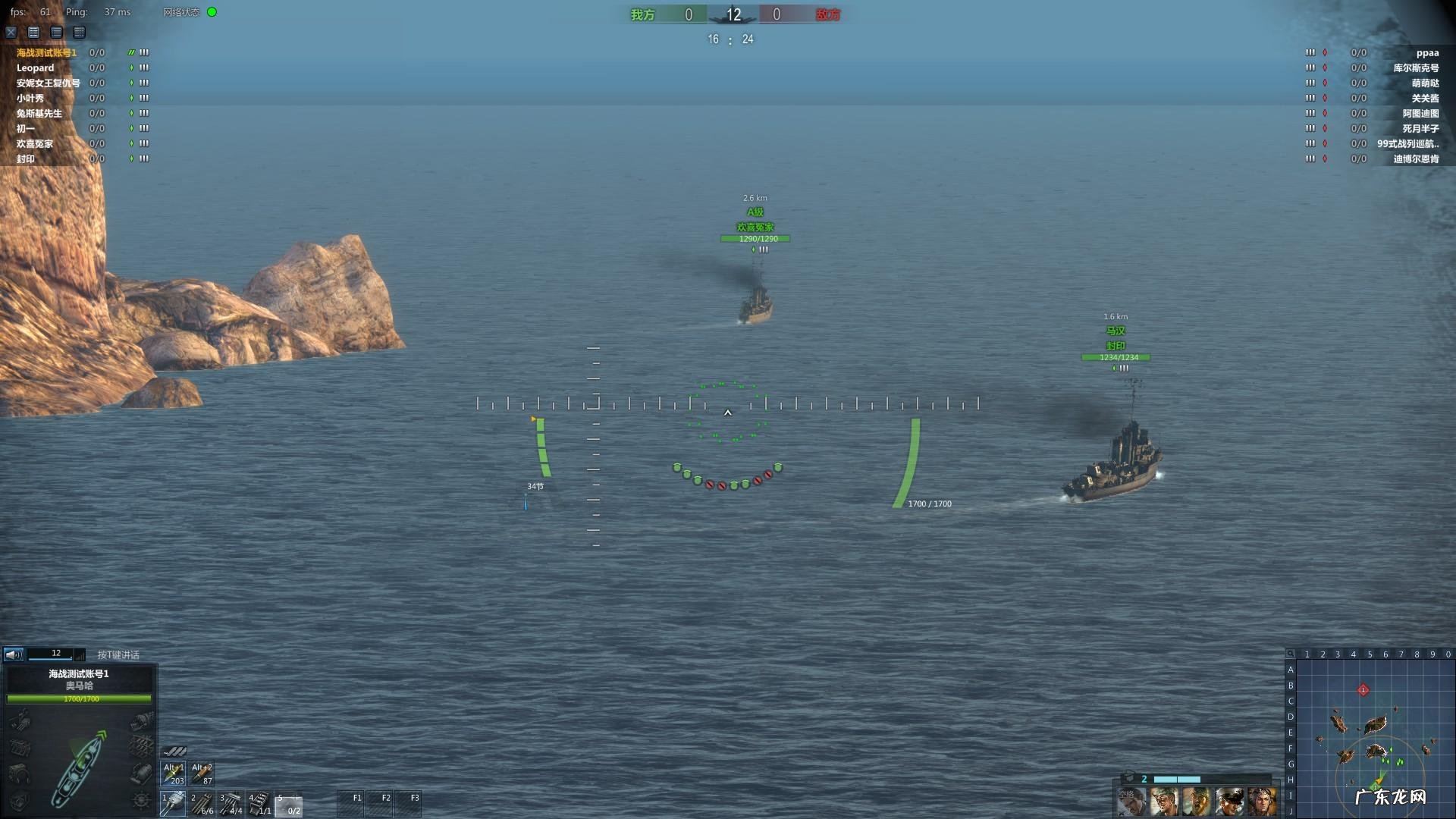Select the pilot portrait with goggles

pos(1263,802)
